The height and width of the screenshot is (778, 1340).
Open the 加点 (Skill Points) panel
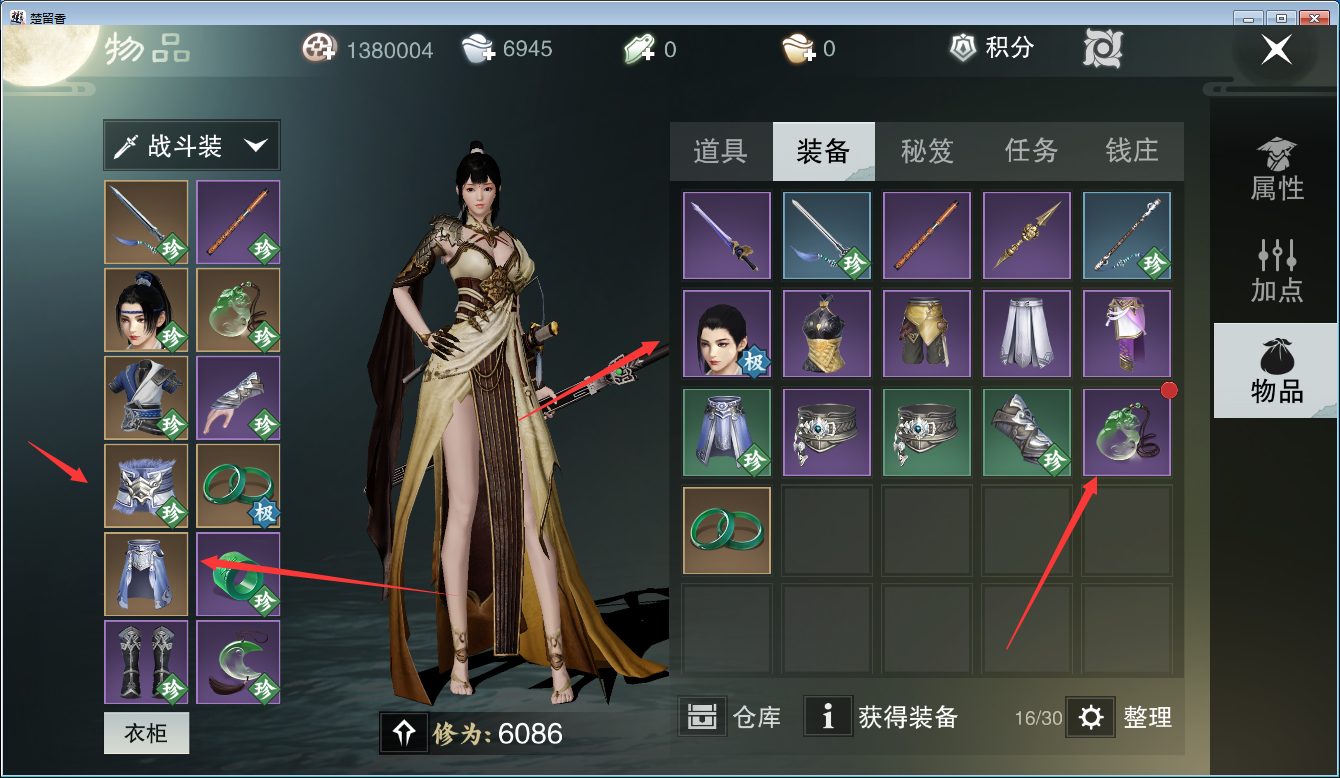point(1275,270)
